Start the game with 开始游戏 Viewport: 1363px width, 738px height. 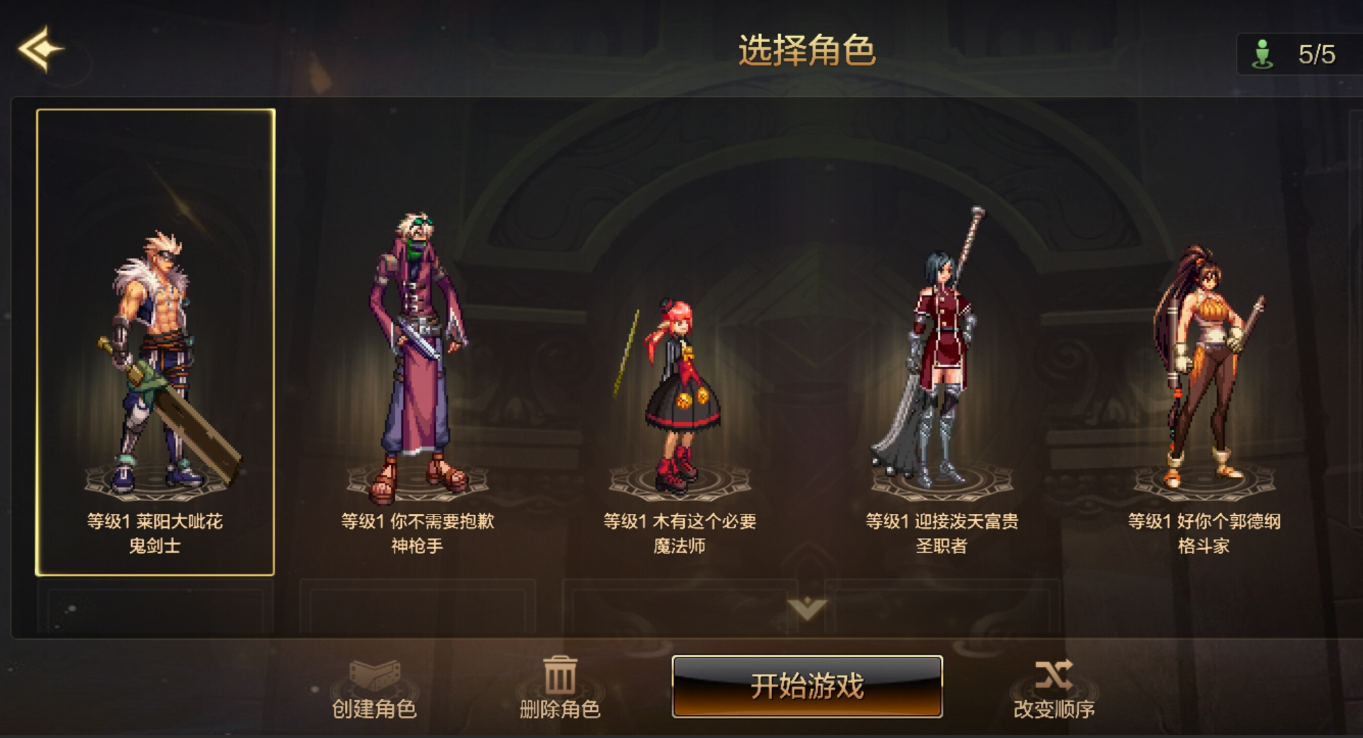(x=806, y=686)
